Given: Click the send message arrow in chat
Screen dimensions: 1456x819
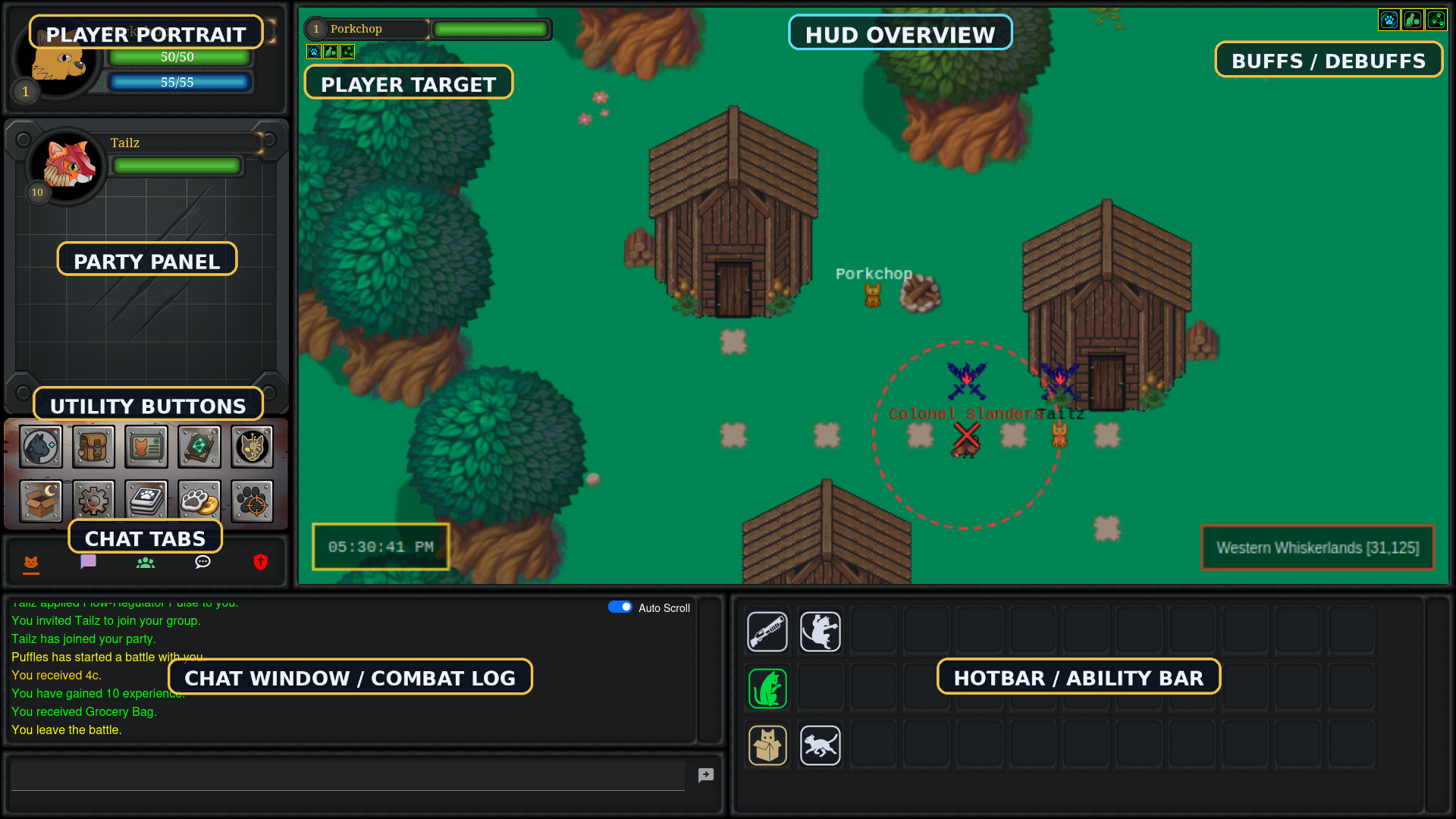Looking at the screenshot, I should [706, 775].
